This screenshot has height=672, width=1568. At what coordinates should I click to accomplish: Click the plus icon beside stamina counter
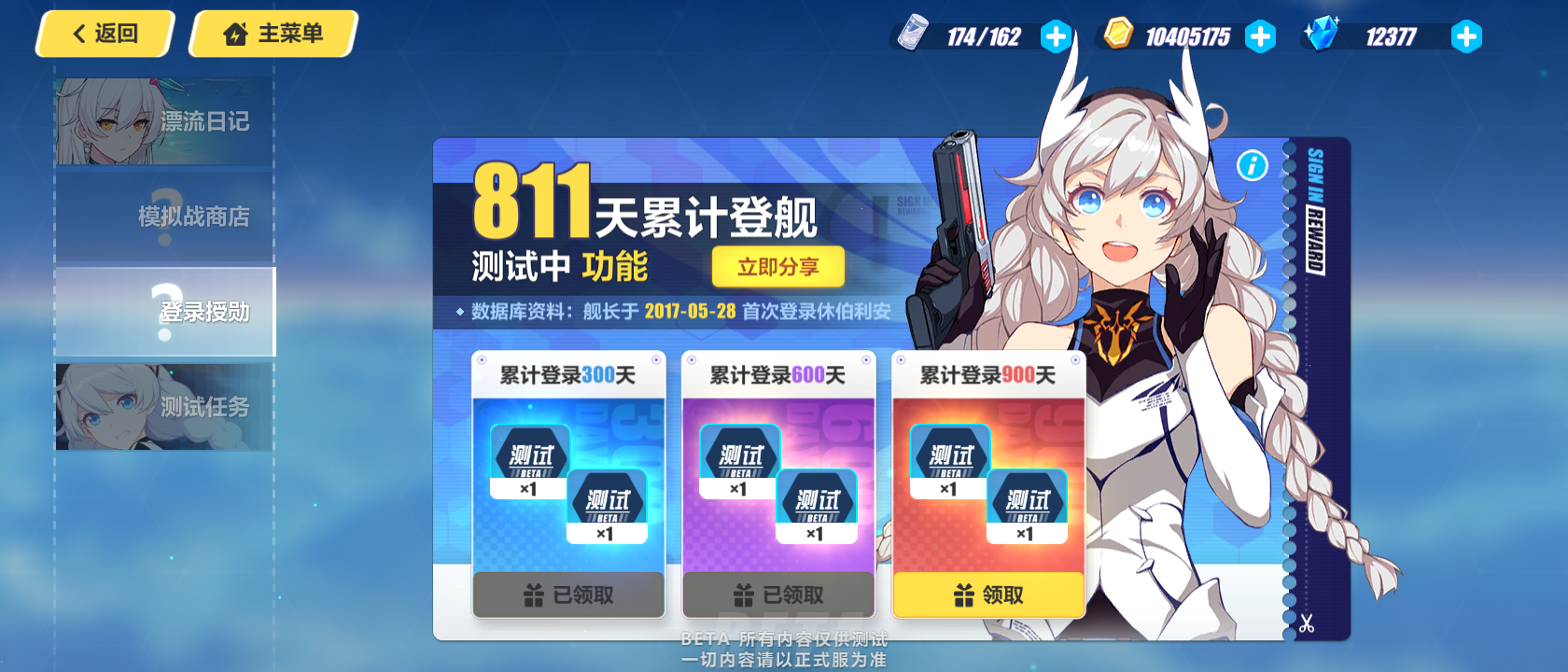1056,37
